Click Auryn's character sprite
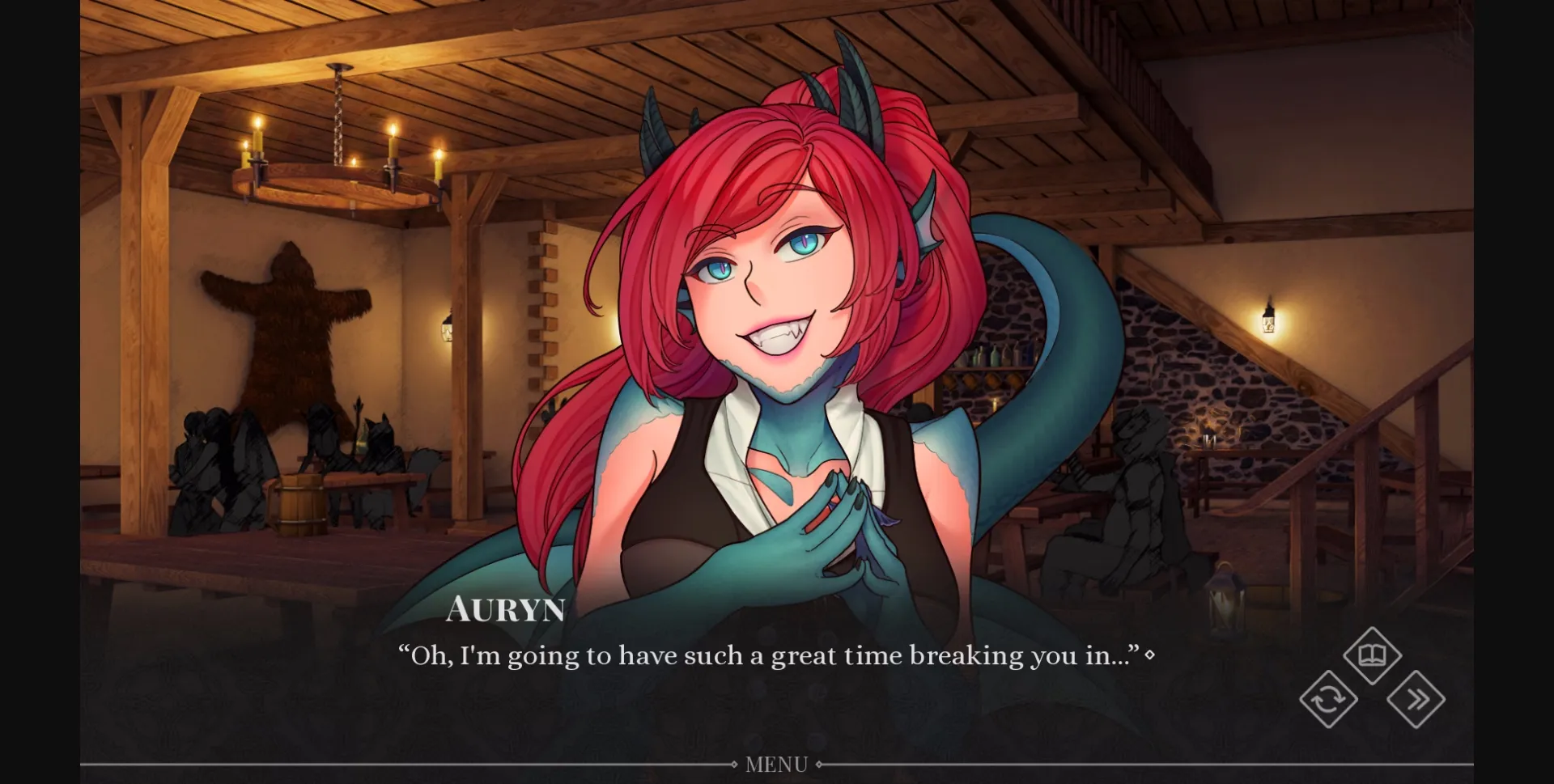The width and height of the screenshot is (1554, 784). point(777,324)
